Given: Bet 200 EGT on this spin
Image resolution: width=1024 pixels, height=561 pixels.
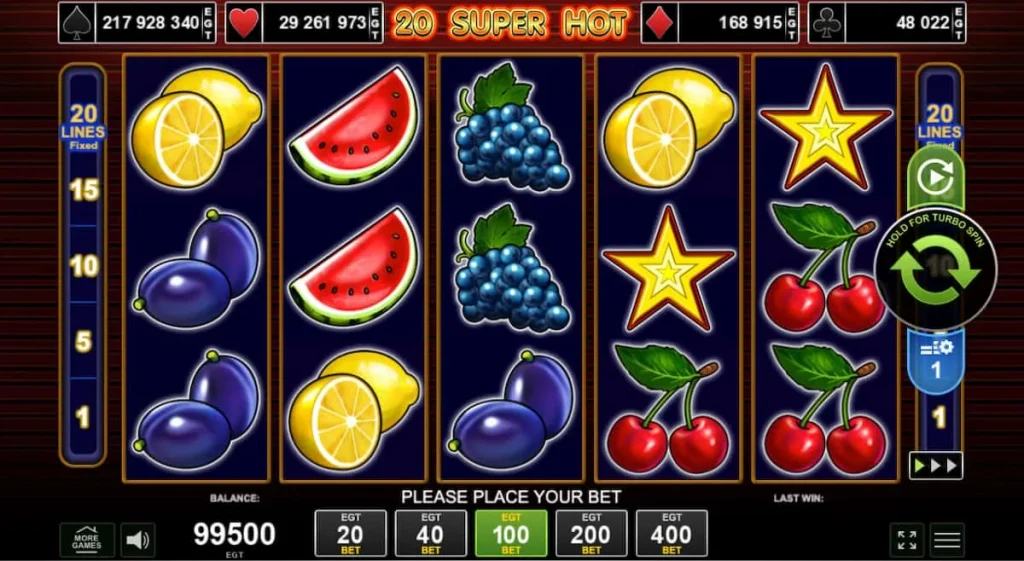Looking at the screenshot, I should click(x=591, y=534).
